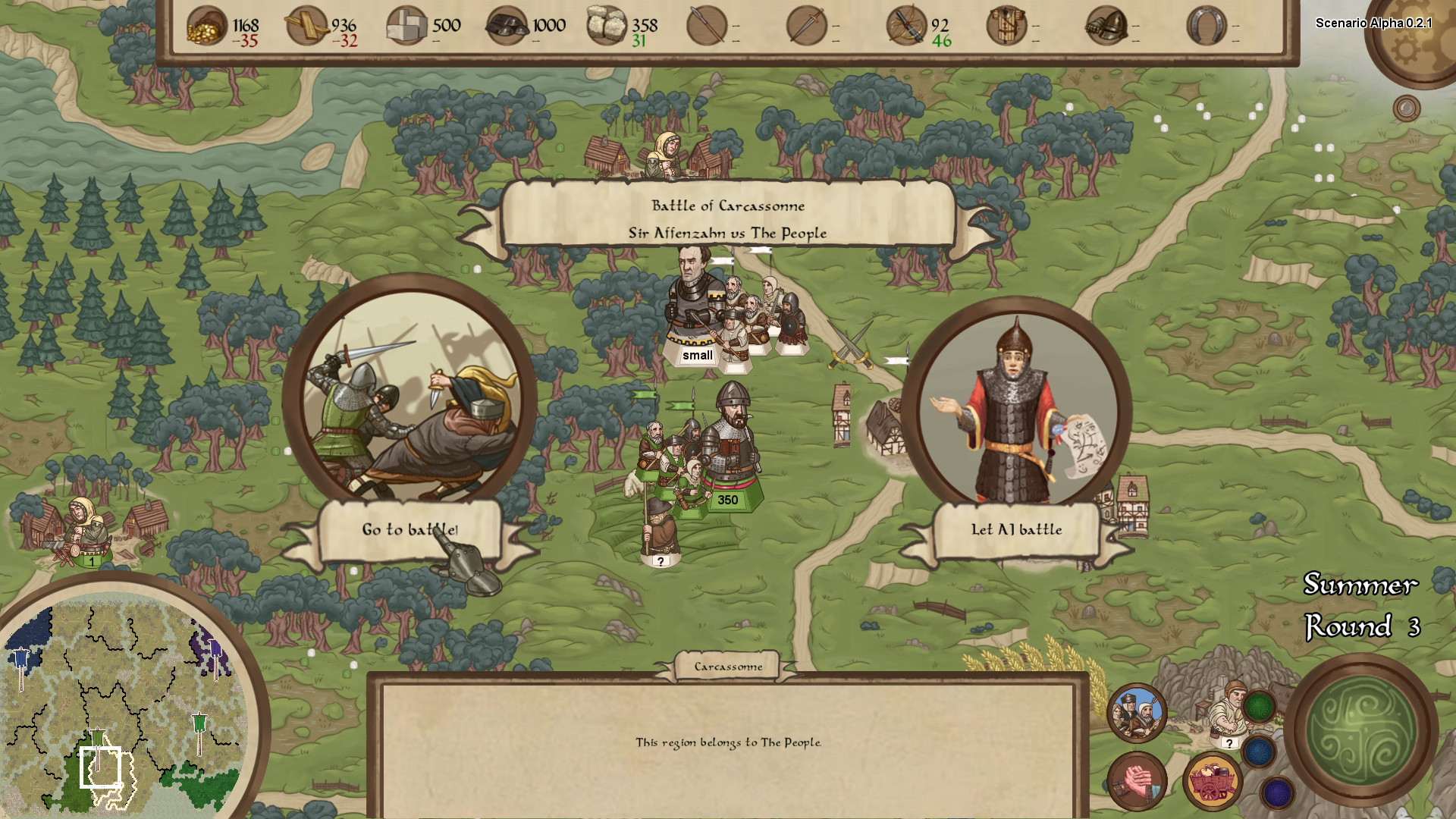Image resolution: width=1456 pixels, height=819 pixels.
Task: Click the Battle of Carcassonne banner
Action: (x=727, y=218)
